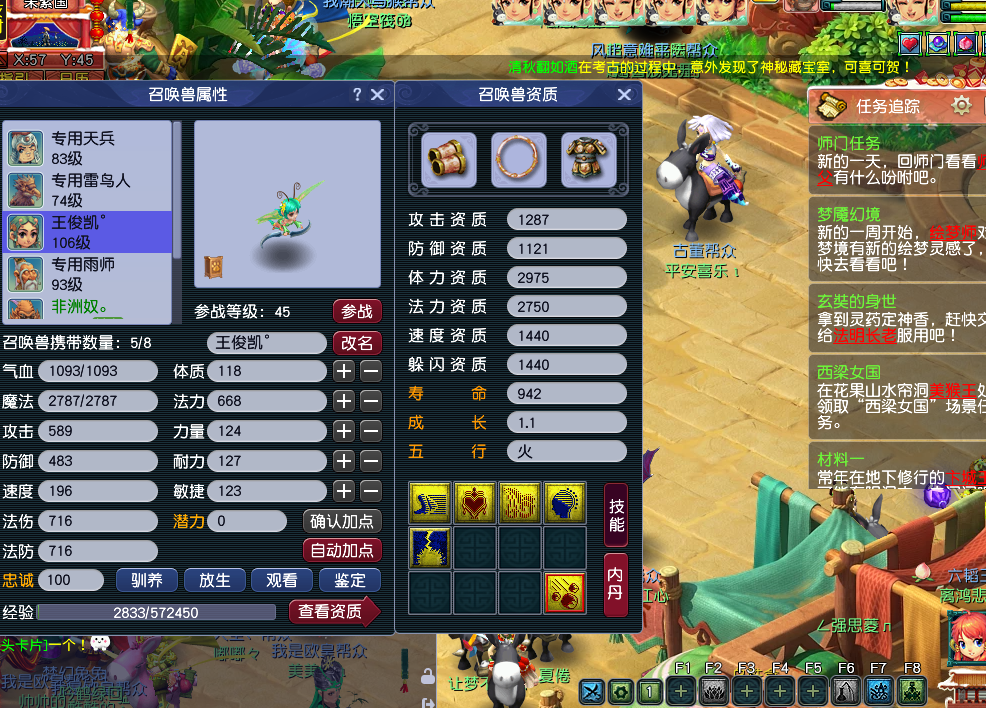Close the 召唤兽属性 window
The height and width of the screenshot is (708, 986).
[377, 94]
